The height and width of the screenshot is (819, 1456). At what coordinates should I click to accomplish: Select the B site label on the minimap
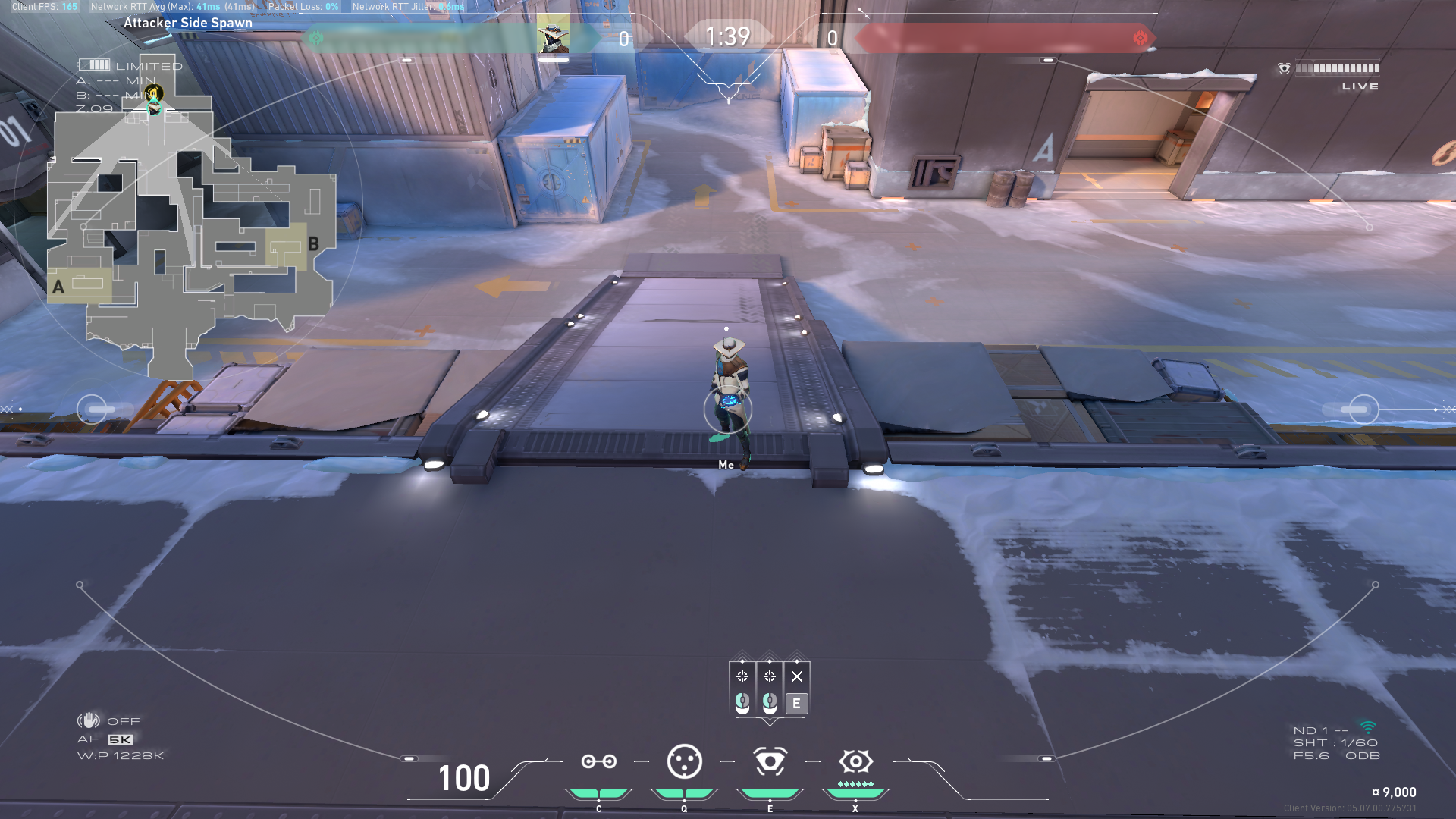pyautogui.click(x=315, y=244)
